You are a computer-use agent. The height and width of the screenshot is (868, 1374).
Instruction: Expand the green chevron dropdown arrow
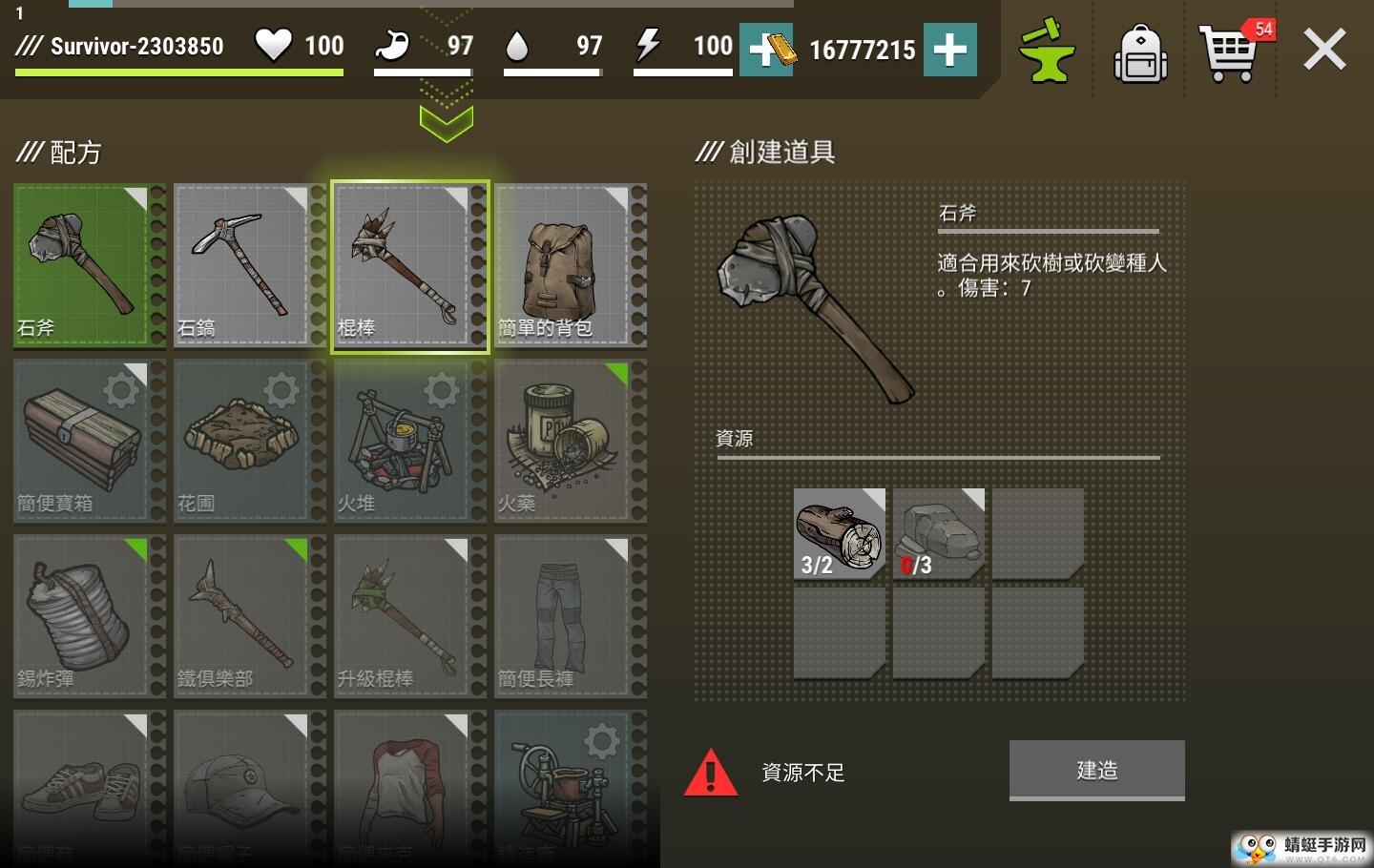(446, 123)
